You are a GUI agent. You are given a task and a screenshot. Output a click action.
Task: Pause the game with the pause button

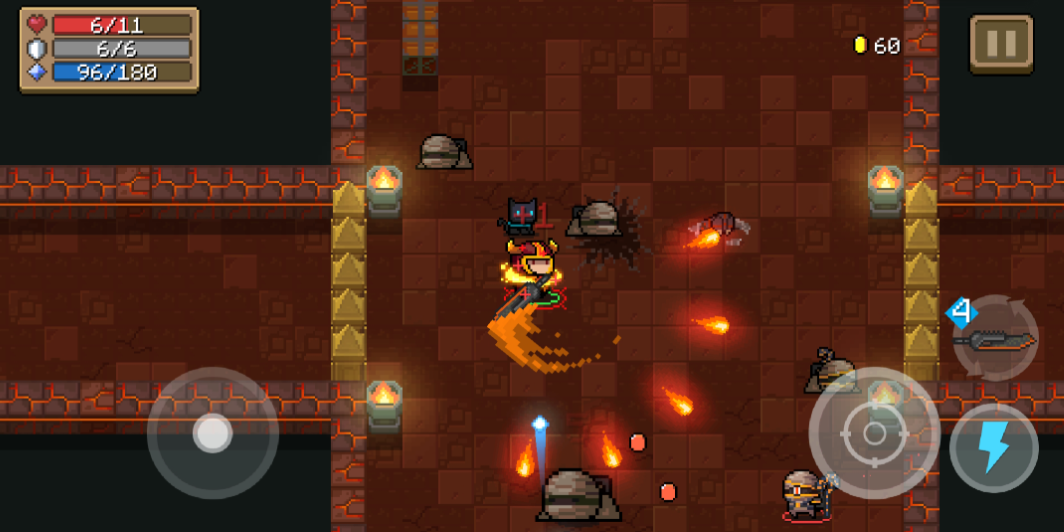point(1001,43)
